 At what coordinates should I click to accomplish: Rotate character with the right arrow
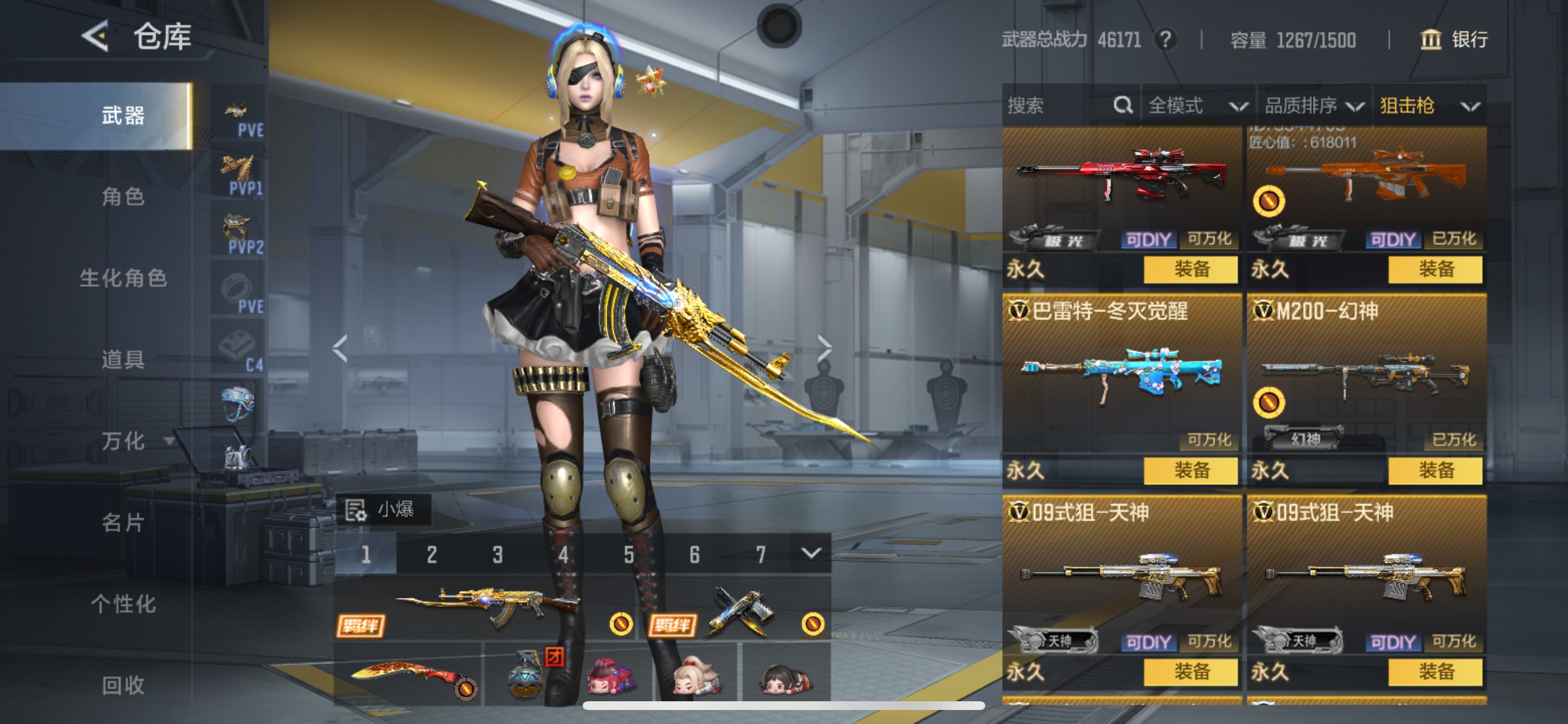coord(824,348)
